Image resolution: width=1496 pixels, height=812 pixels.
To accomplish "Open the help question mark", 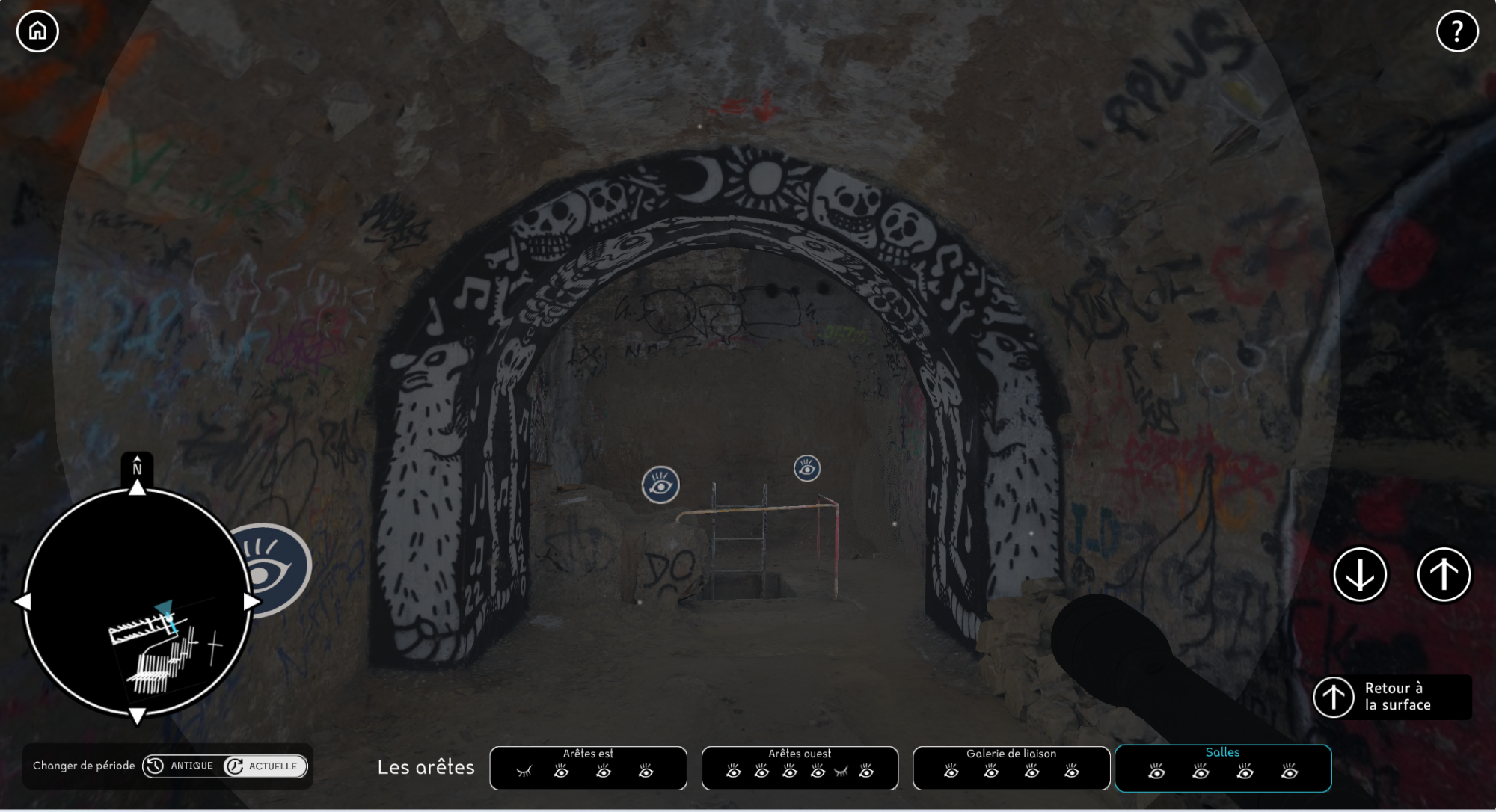I will click(x=1456, y=31).
